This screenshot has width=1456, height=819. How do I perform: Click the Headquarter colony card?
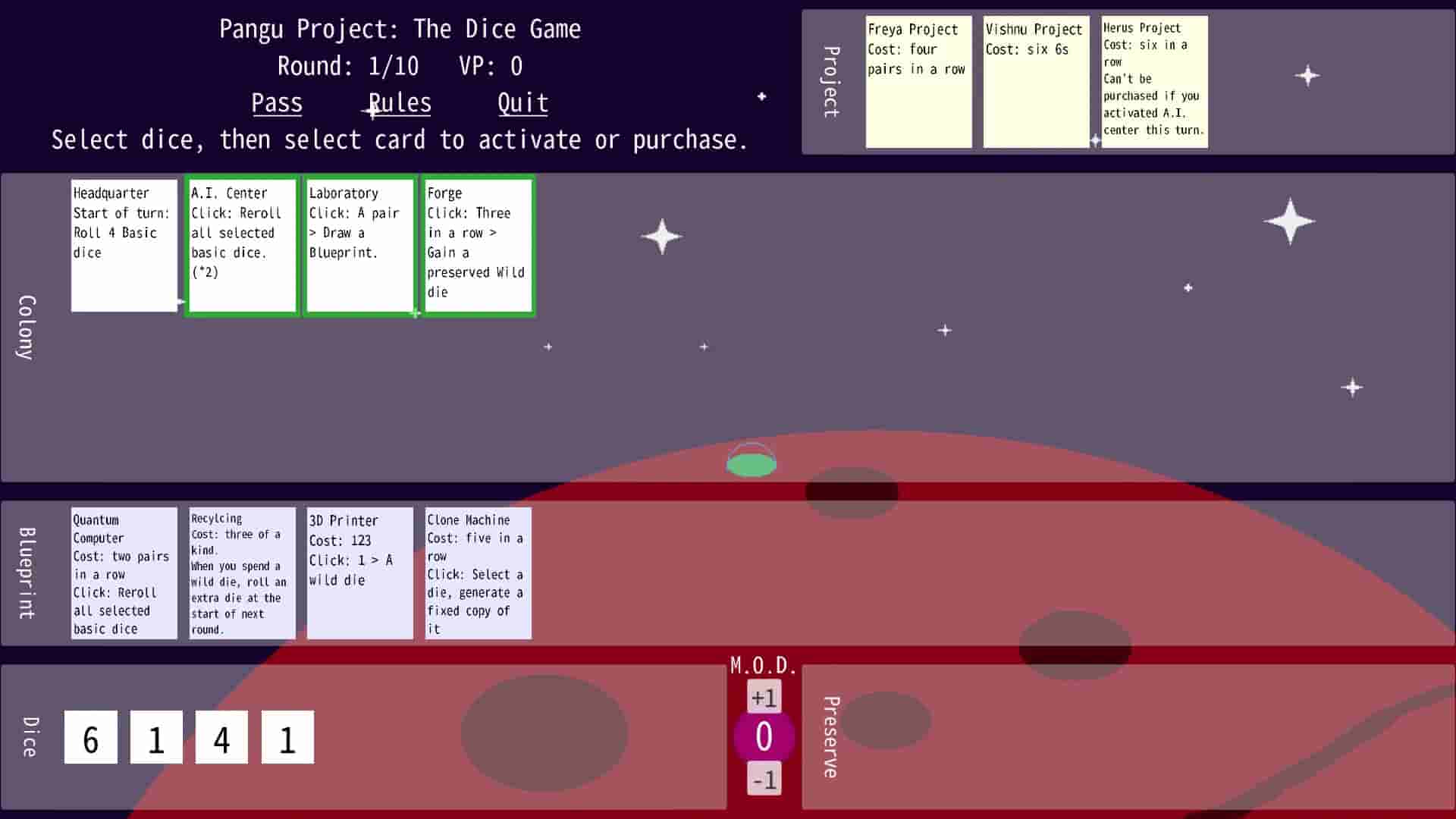click(x=124, y=244)
